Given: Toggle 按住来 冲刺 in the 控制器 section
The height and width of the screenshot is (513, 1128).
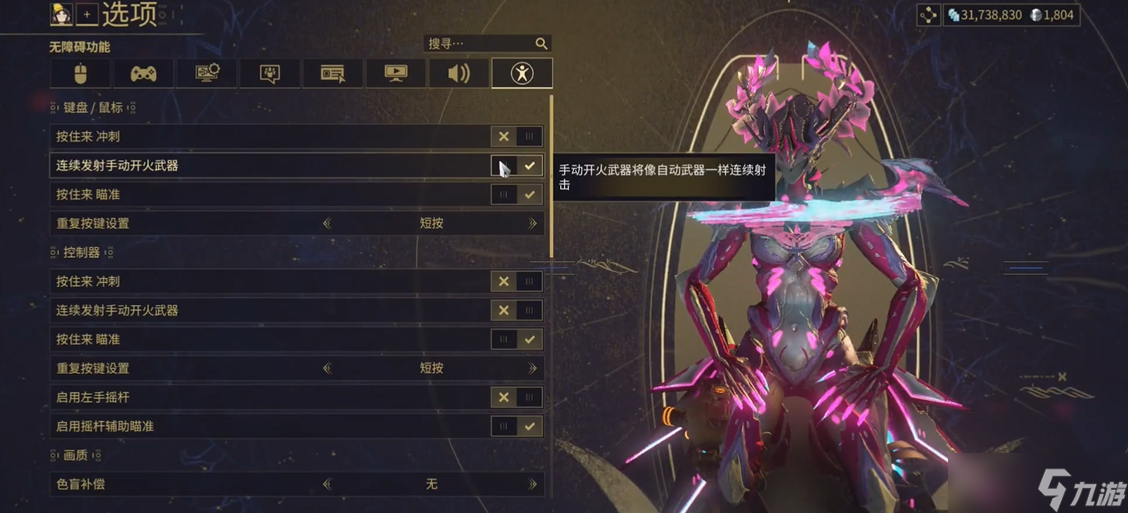Looking at the screenshot, I should coord(516,282).
